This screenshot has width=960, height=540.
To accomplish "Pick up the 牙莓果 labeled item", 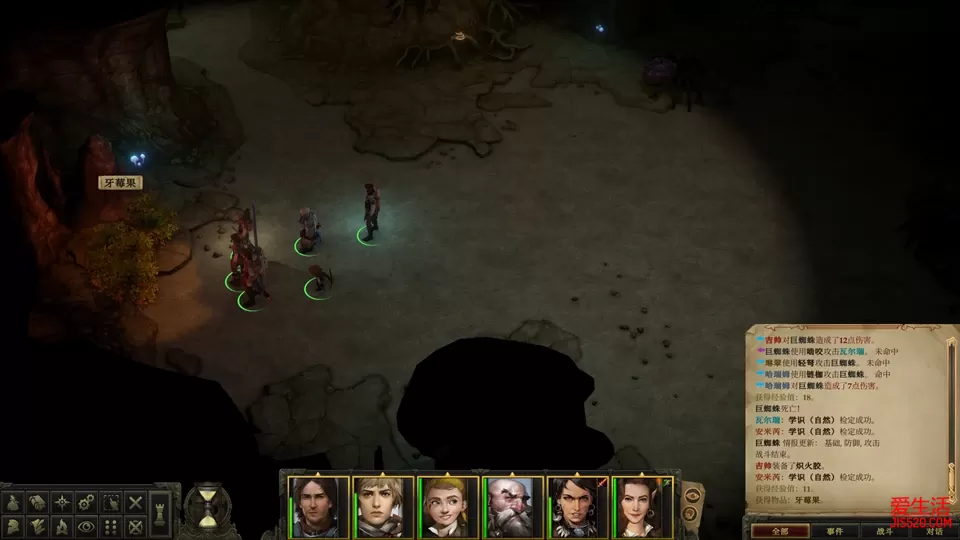I will (x=120, y=183).
